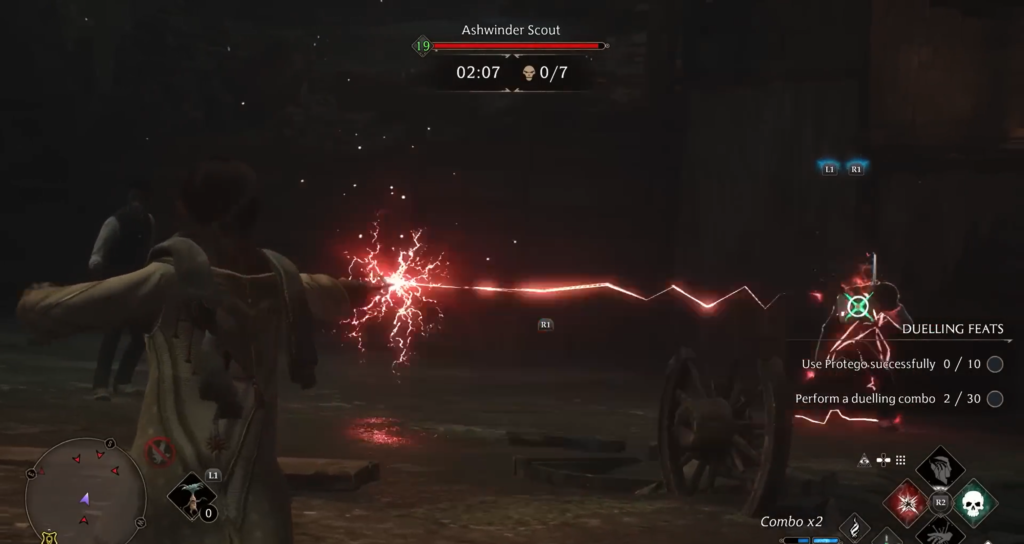Click the eye-triangle Revelio icon

coord(864,460)
